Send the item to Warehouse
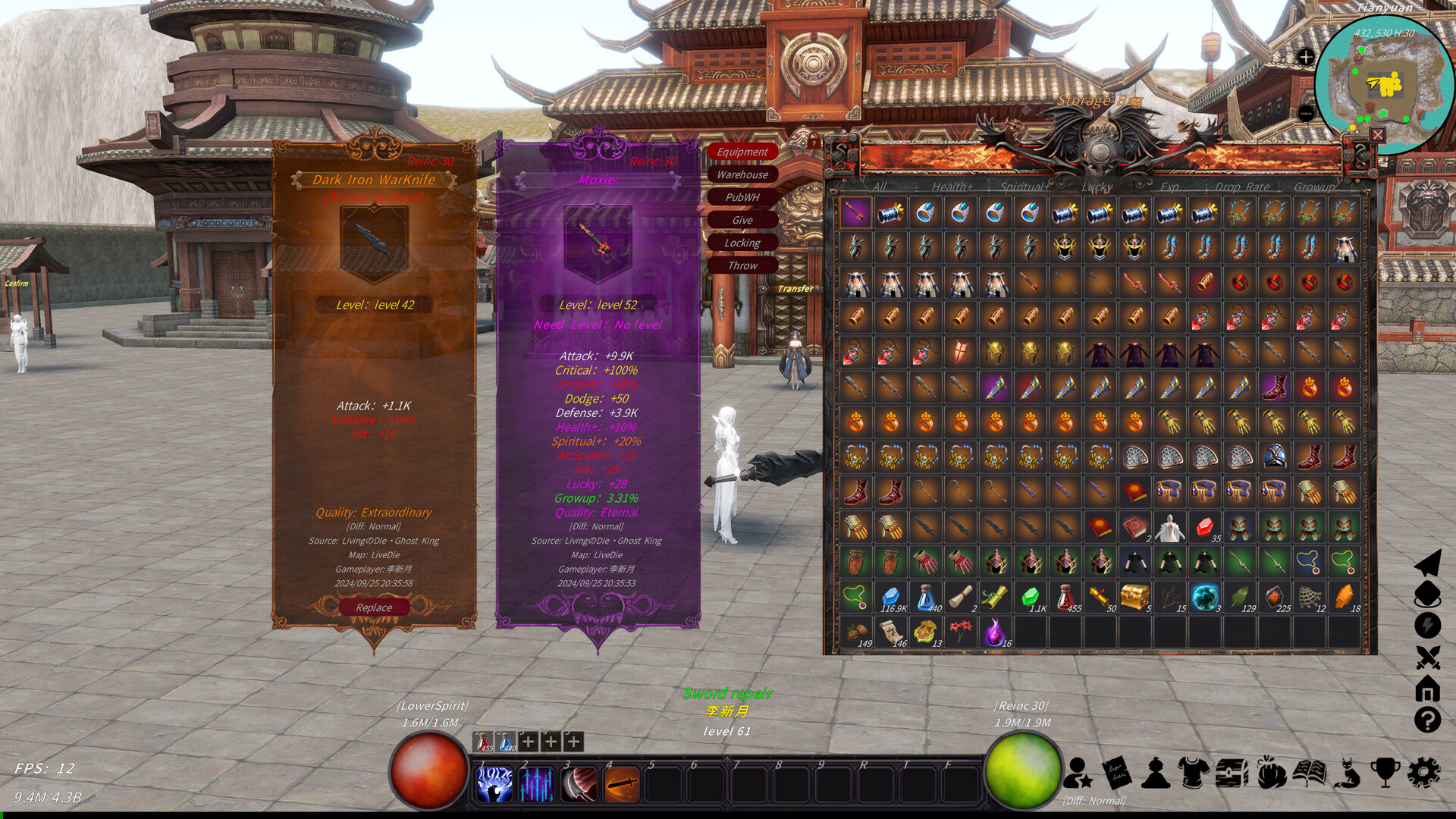Viewport: 1456px width, 819px height. click(x=742, y=174)
